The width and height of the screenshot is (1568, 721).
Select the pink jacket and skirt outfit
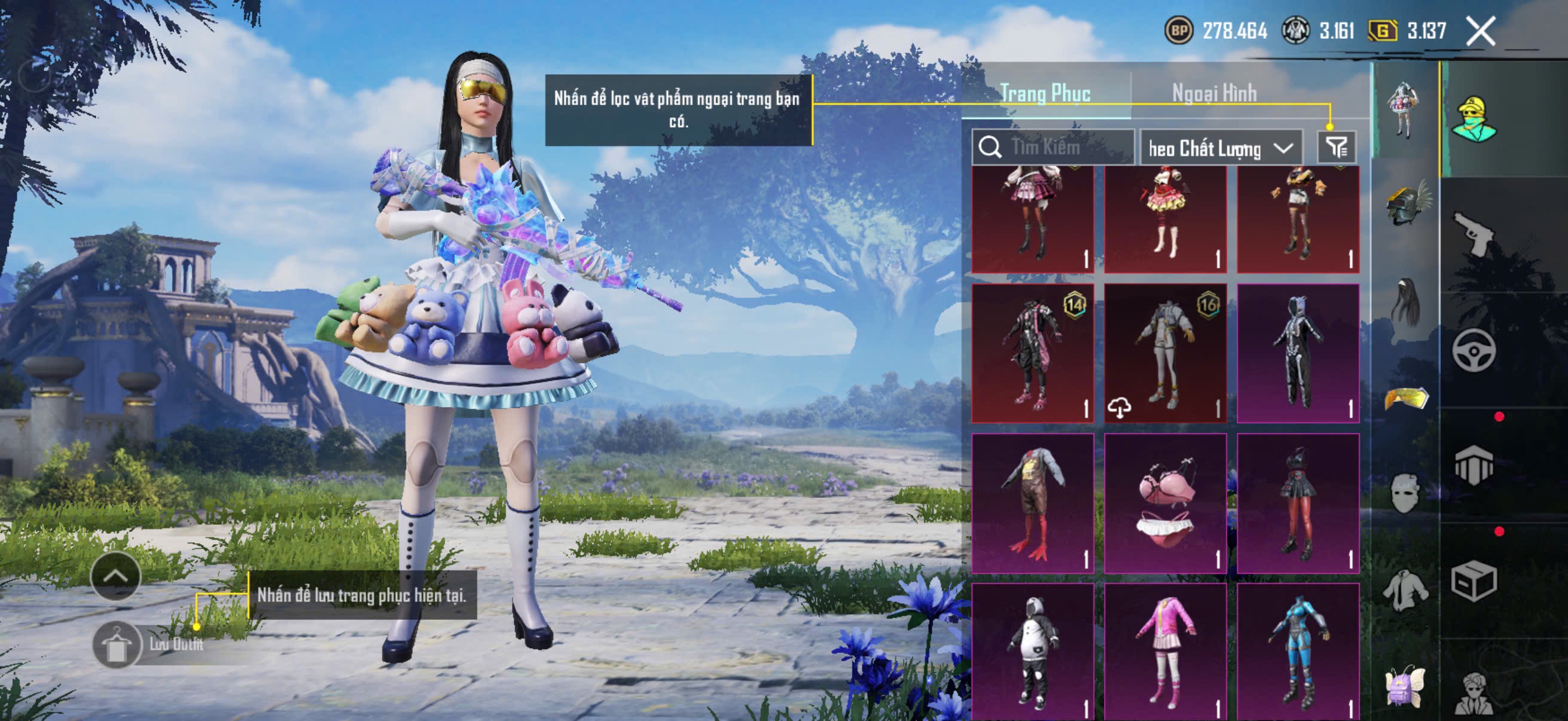(1165, 652)
